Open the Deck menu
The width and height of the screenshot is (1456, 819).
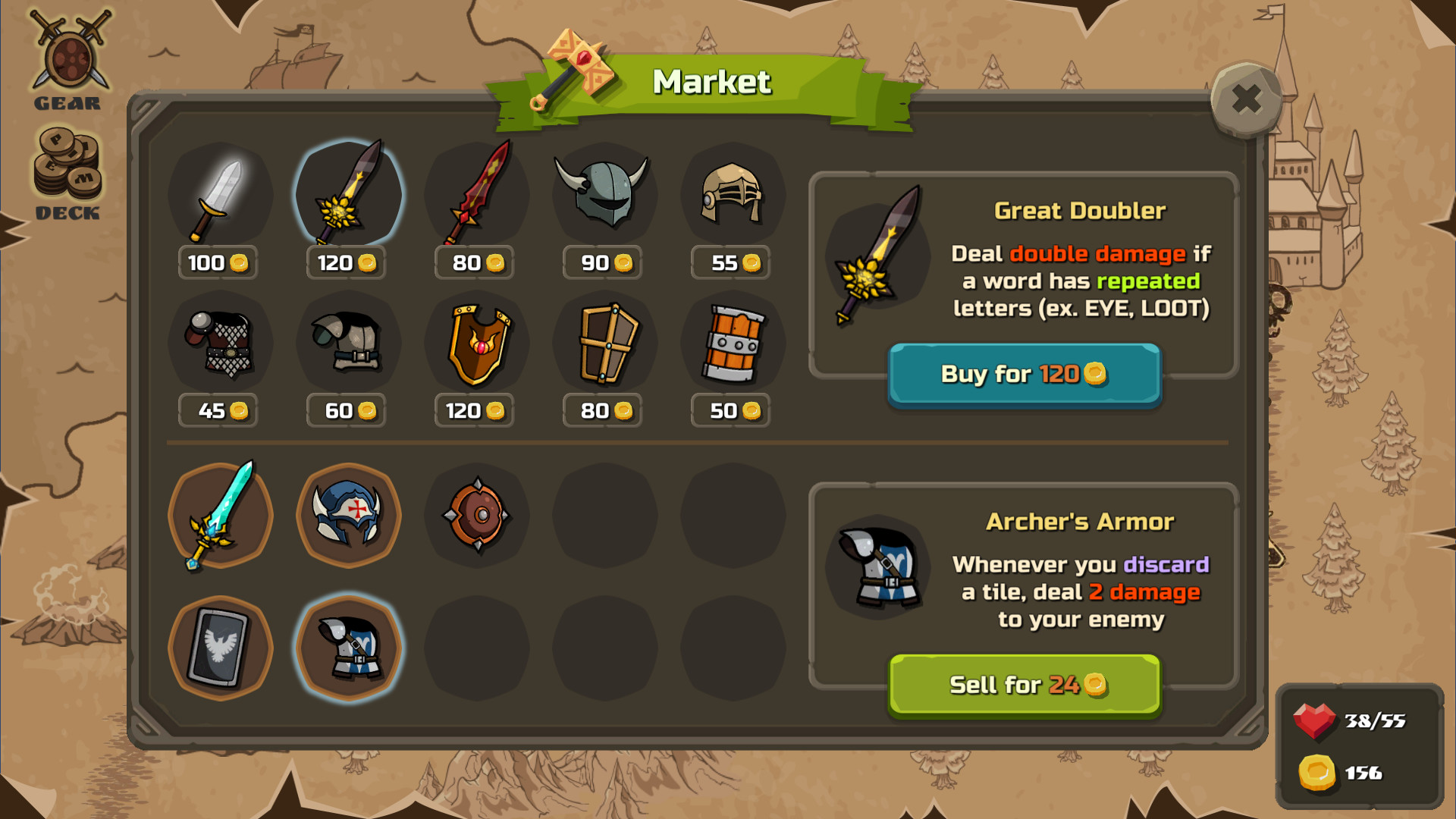click(x=67, y=173)
